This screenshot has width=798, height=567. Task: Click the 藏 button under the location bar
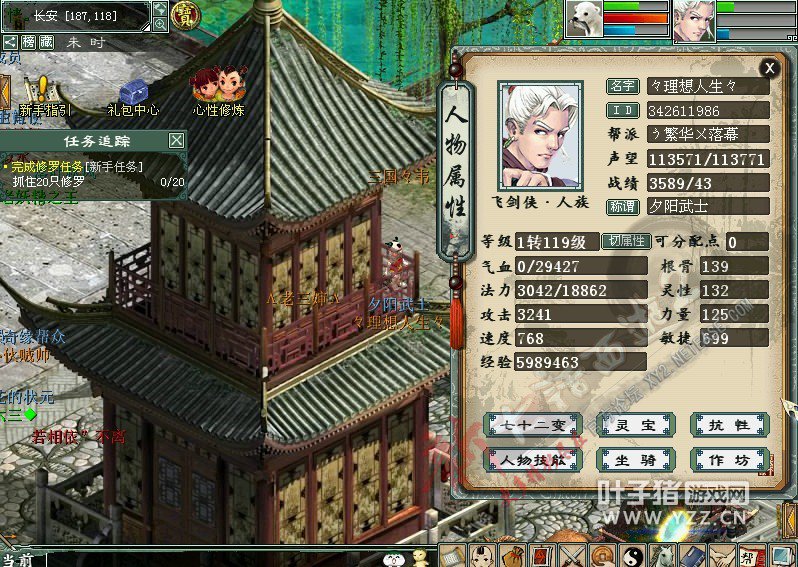pyautogui.click(x=47, y=42)
